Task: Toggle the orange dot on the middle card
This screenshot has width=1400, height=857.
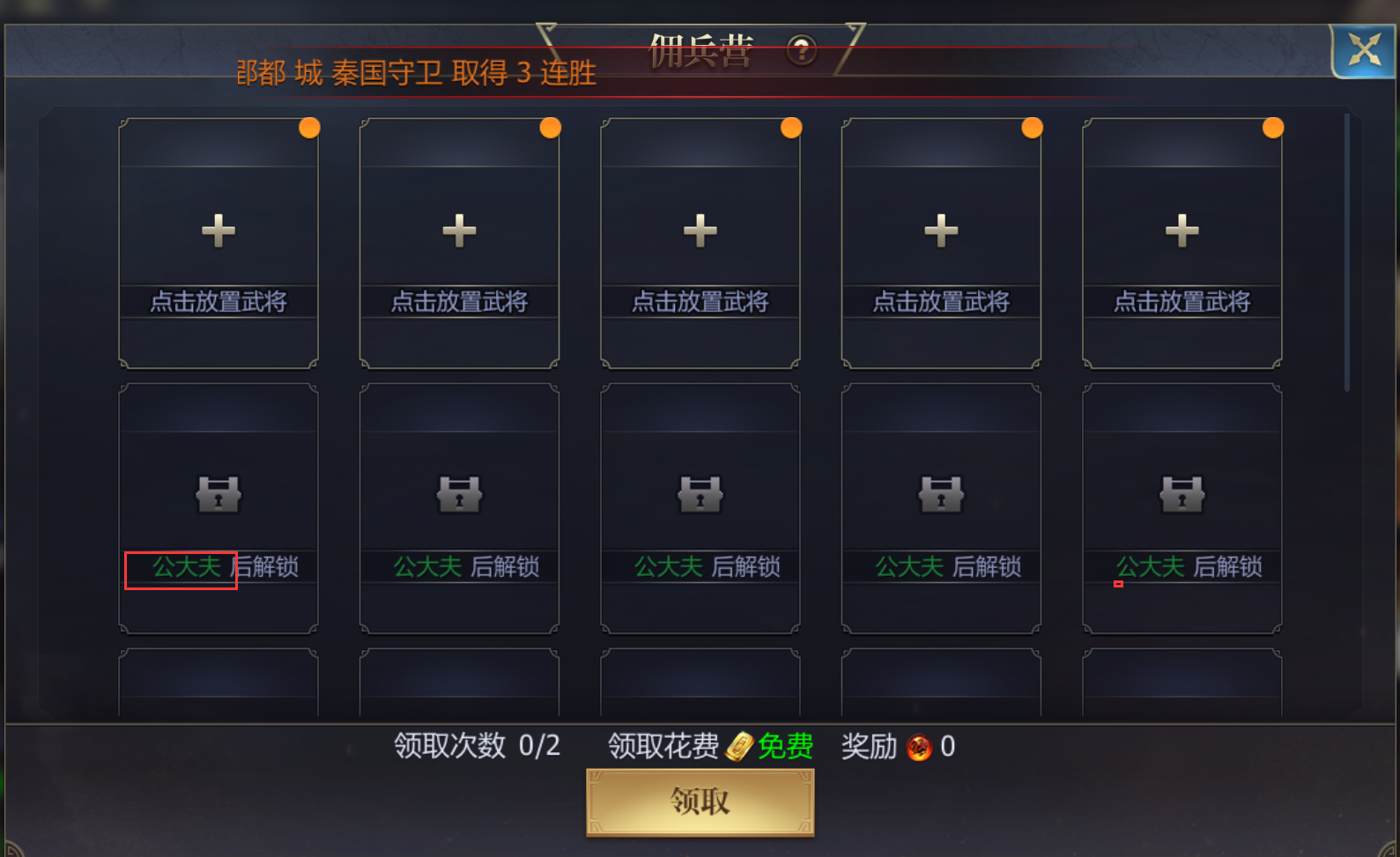Action: point(790,127)
